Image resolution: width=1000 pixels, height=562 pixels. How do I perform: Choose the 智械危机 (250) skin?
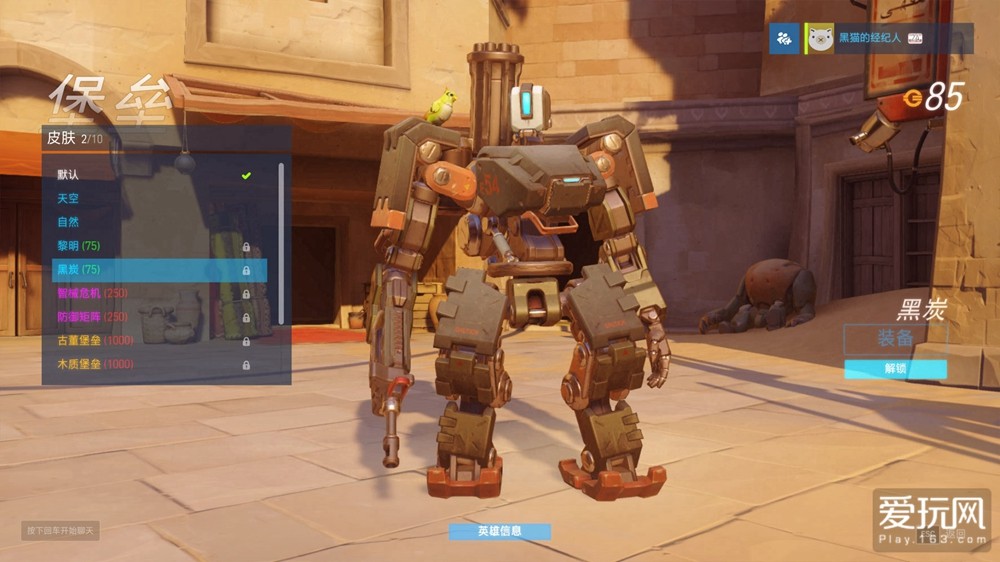pos(150,293)
